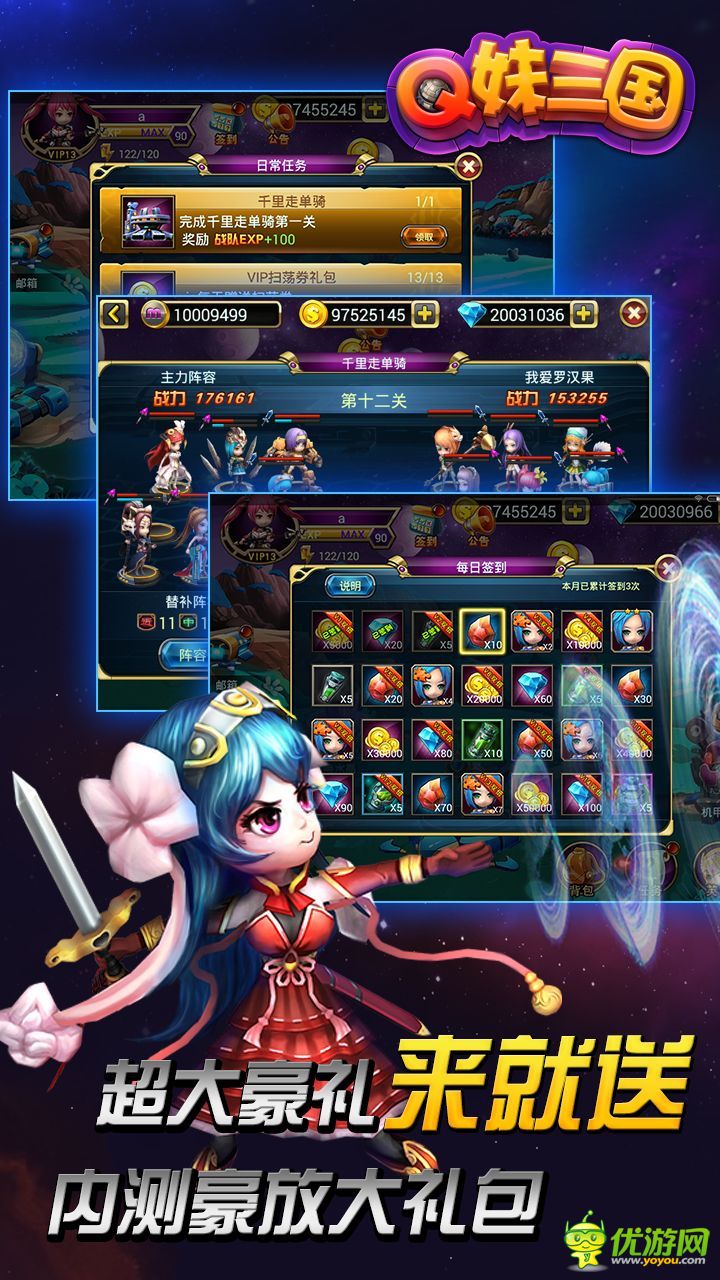The image size is (720, 1280).
Task: Select the gold coins X30000 reward slot
Action: (x=382, y=740)
